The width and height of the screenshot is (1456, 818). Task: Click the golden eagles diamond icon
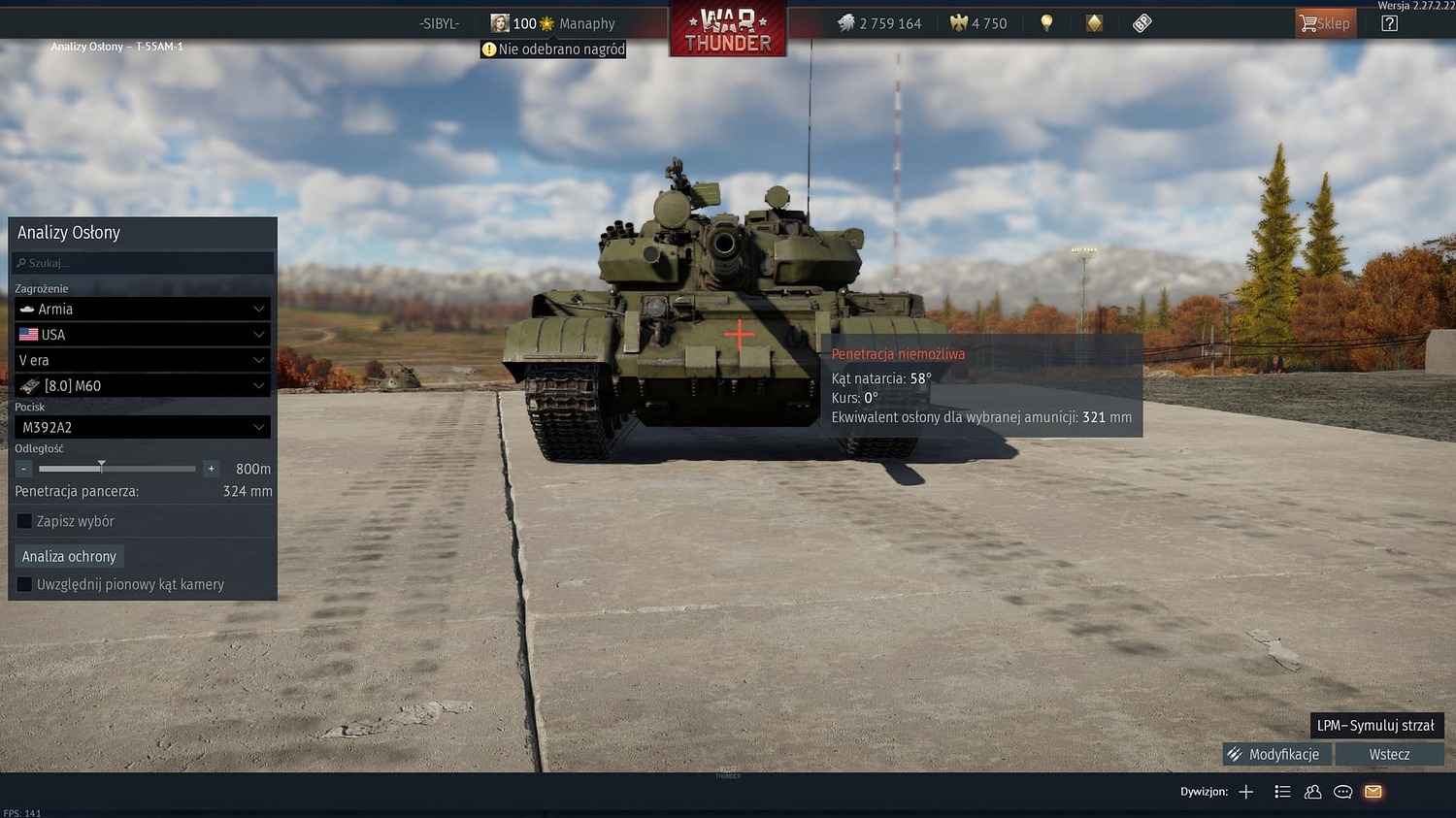pyautogui.click(x=1094, y=22)
